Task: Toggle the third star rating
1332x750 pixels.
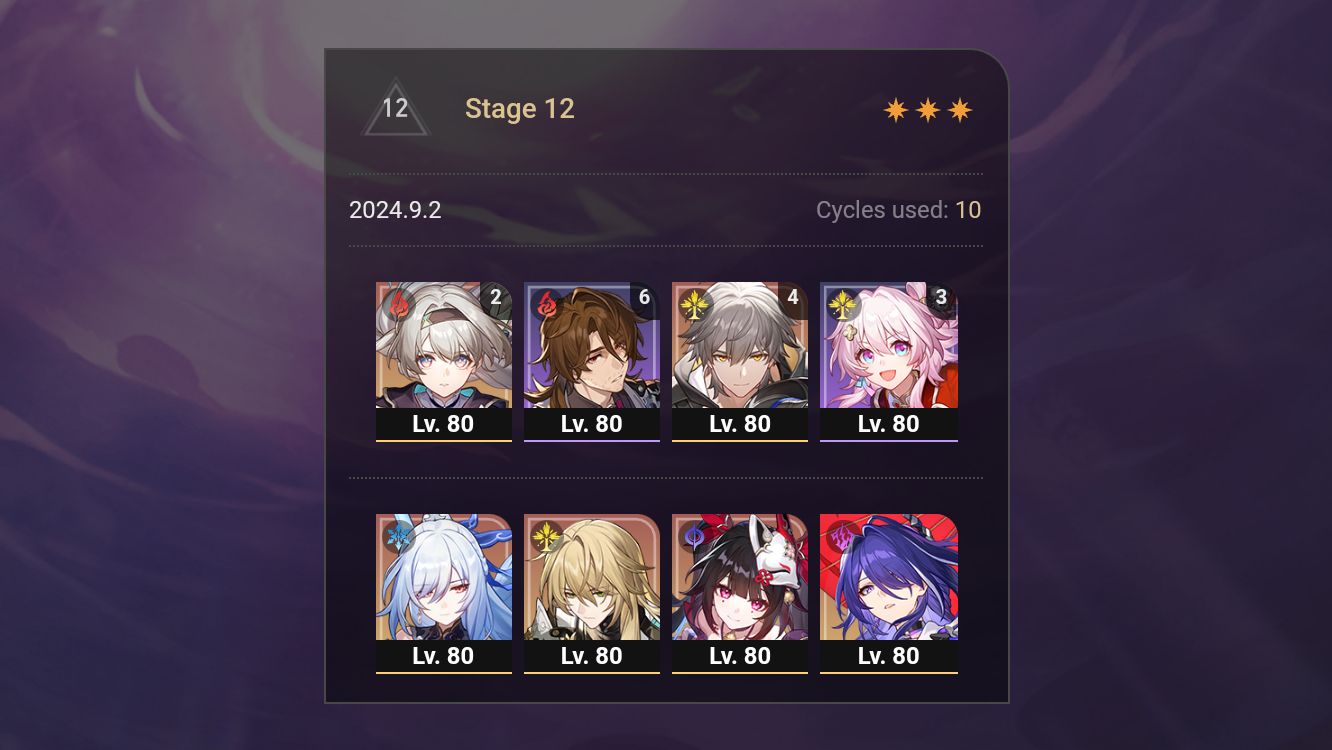Action: (959, 109)
